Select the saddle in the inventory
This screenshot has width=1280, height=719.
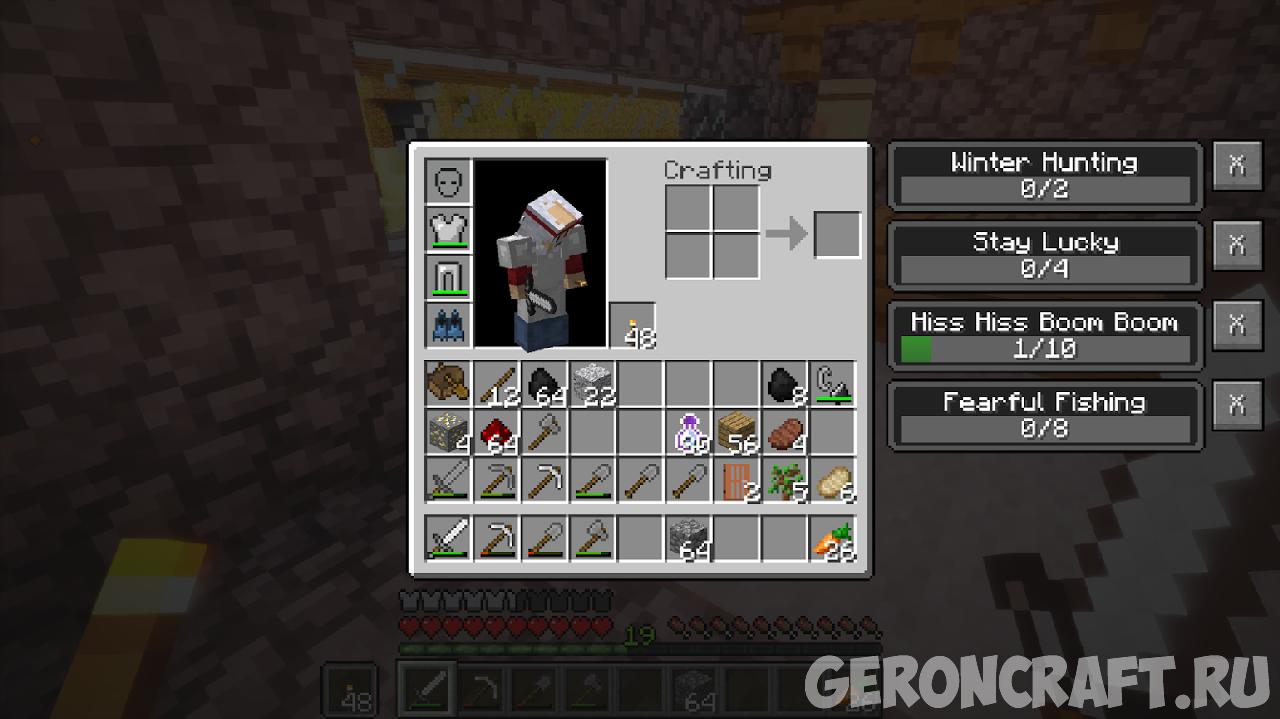pyautogui.click(x=448, y=385)
